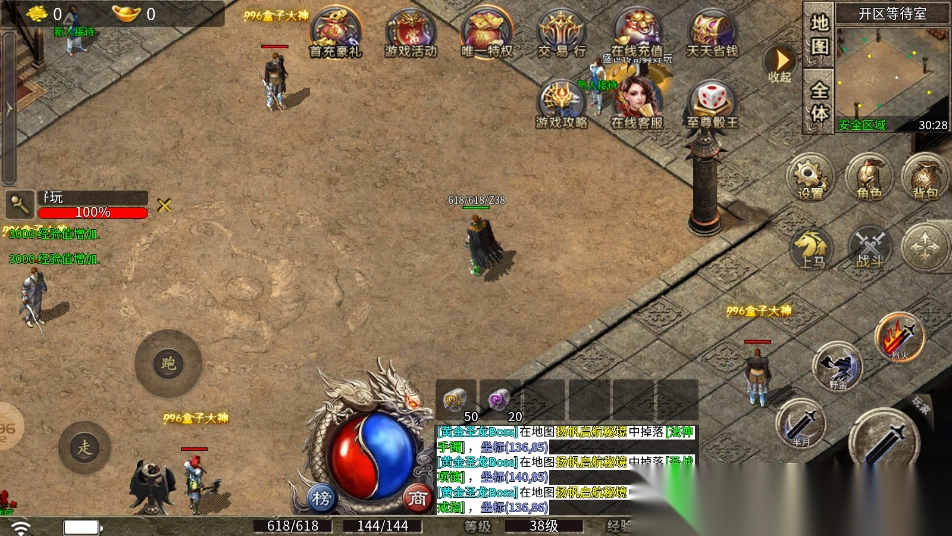Switch attack mode with 全体 button
Screen dimensions: 952x536
(x=819, y=101)
